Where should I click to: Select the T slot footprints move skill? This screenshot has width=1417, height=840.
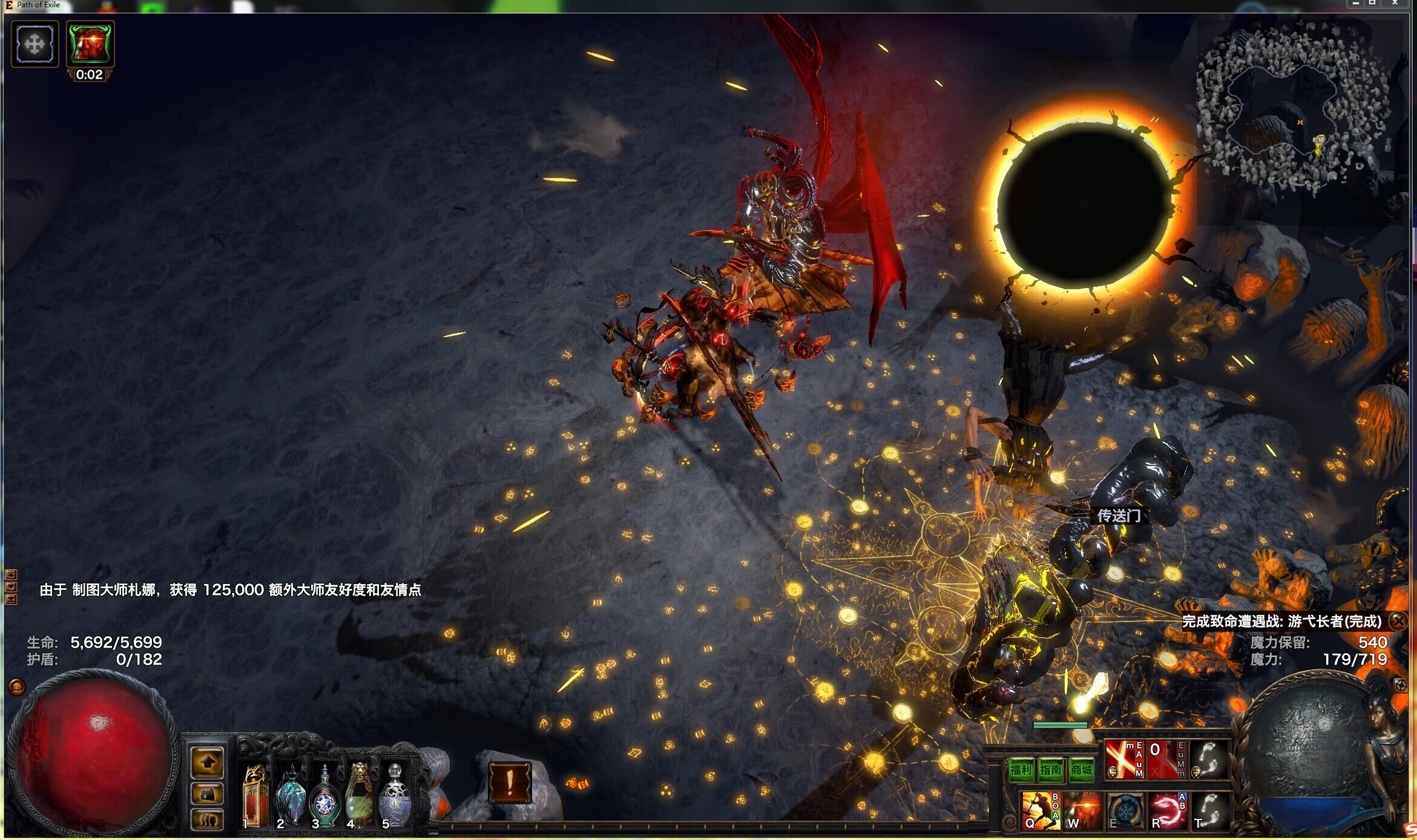(x=1210, y=811)
